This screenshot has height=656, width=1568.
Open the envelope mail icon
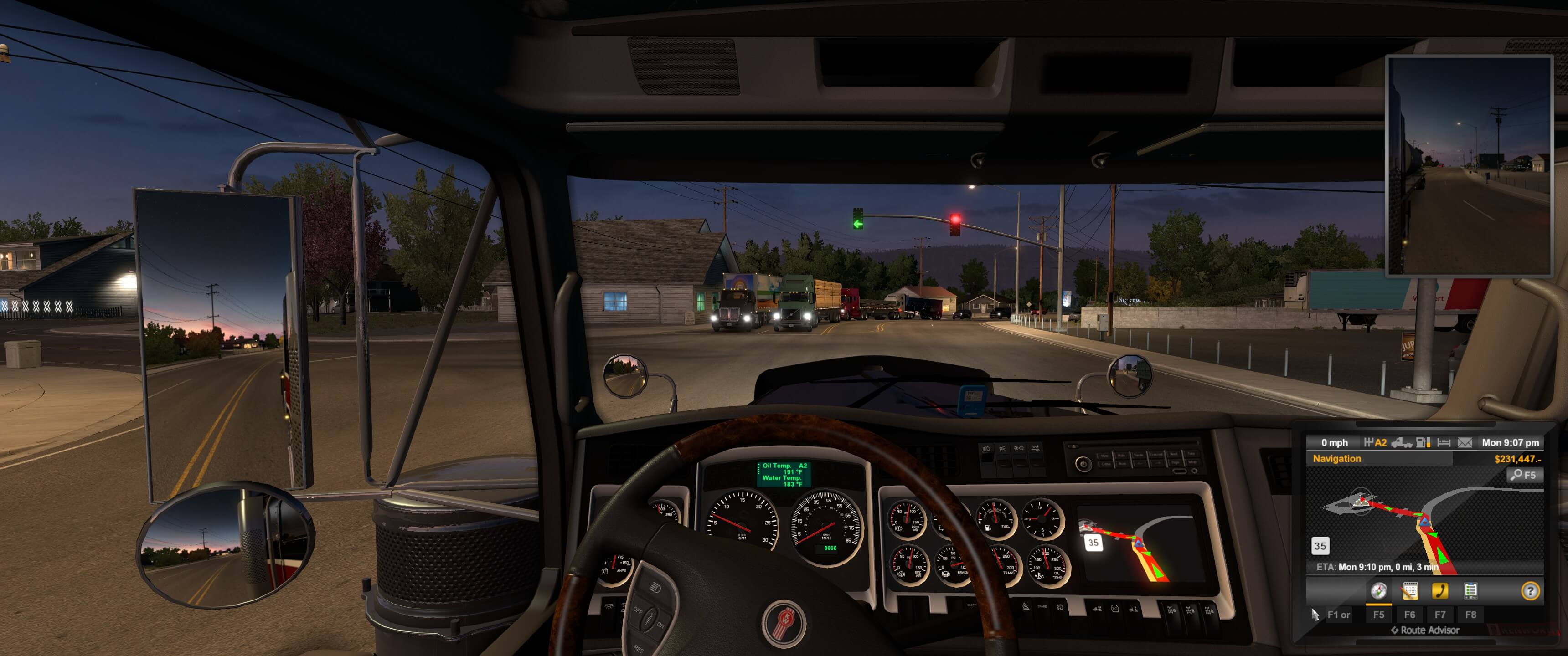pos(1465,442)
